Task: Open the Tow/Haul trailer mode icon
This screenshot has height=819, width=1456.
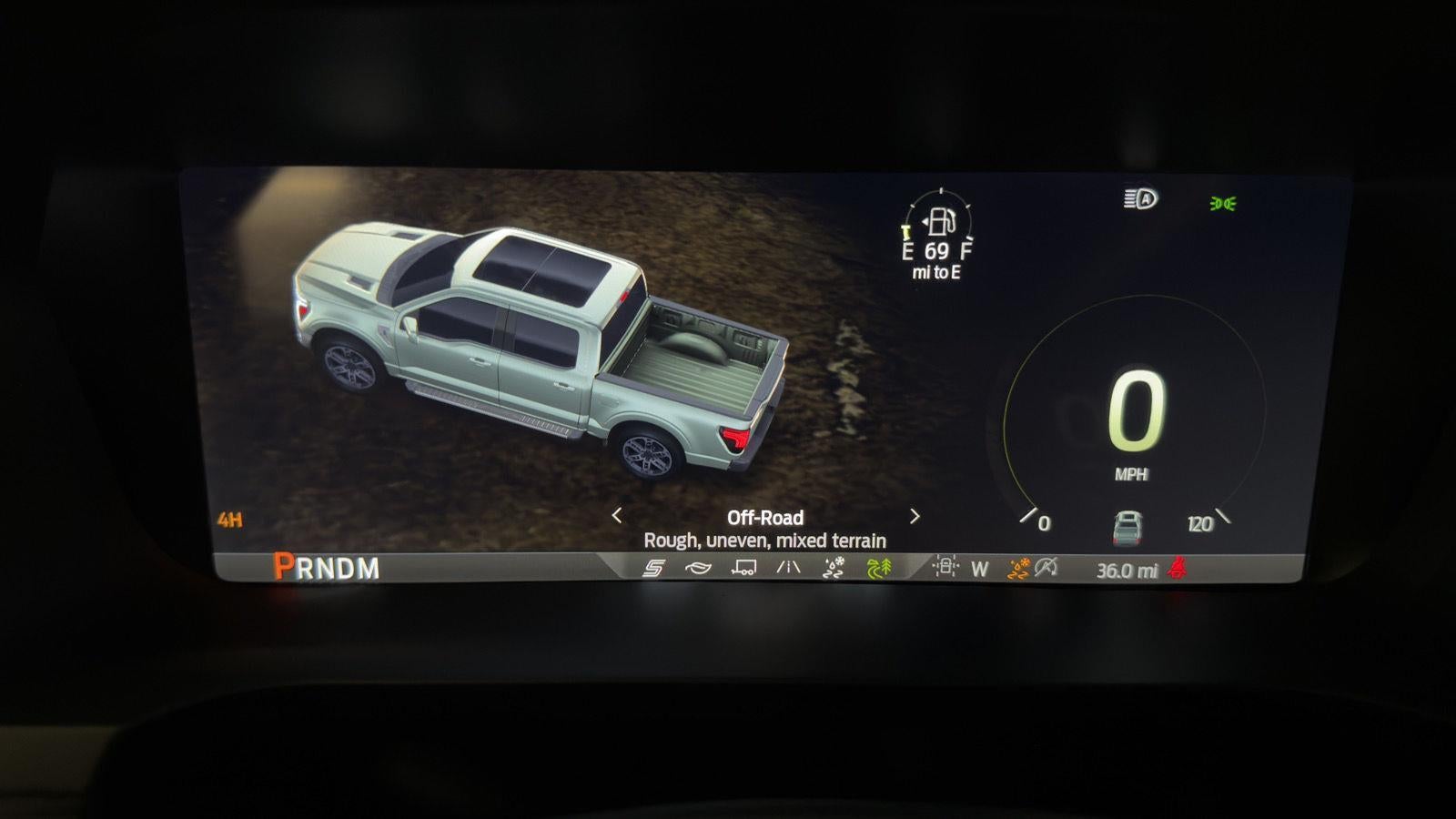Action: click(744, 569)
